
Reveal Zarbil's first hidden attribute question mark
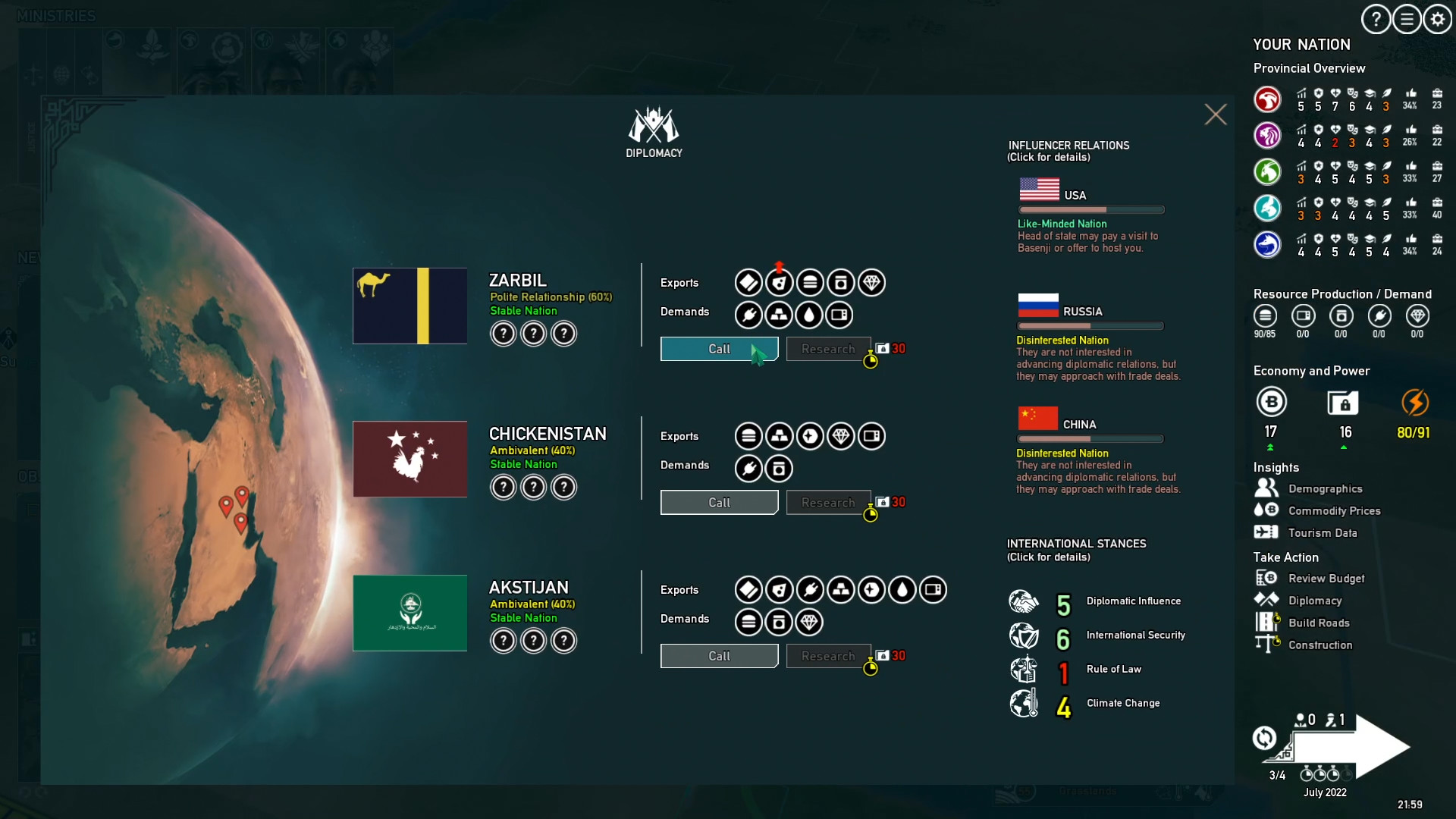click(x=504, y=334)
